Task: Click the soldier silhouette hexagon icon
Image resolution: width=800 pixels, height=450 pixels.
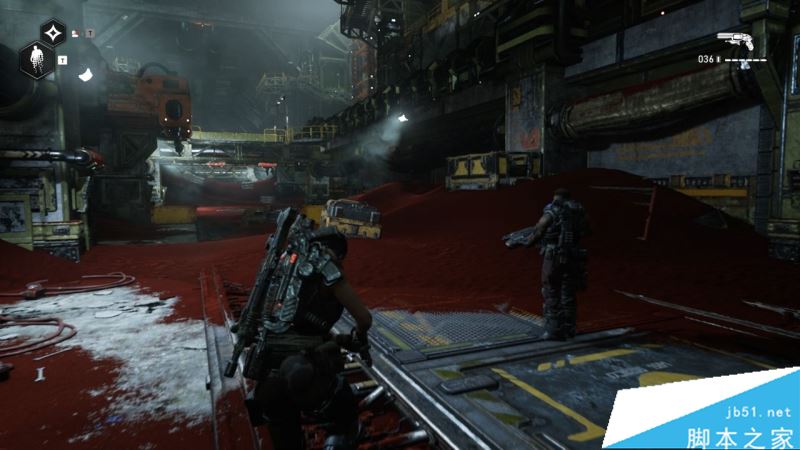Action: pos(39,60)
